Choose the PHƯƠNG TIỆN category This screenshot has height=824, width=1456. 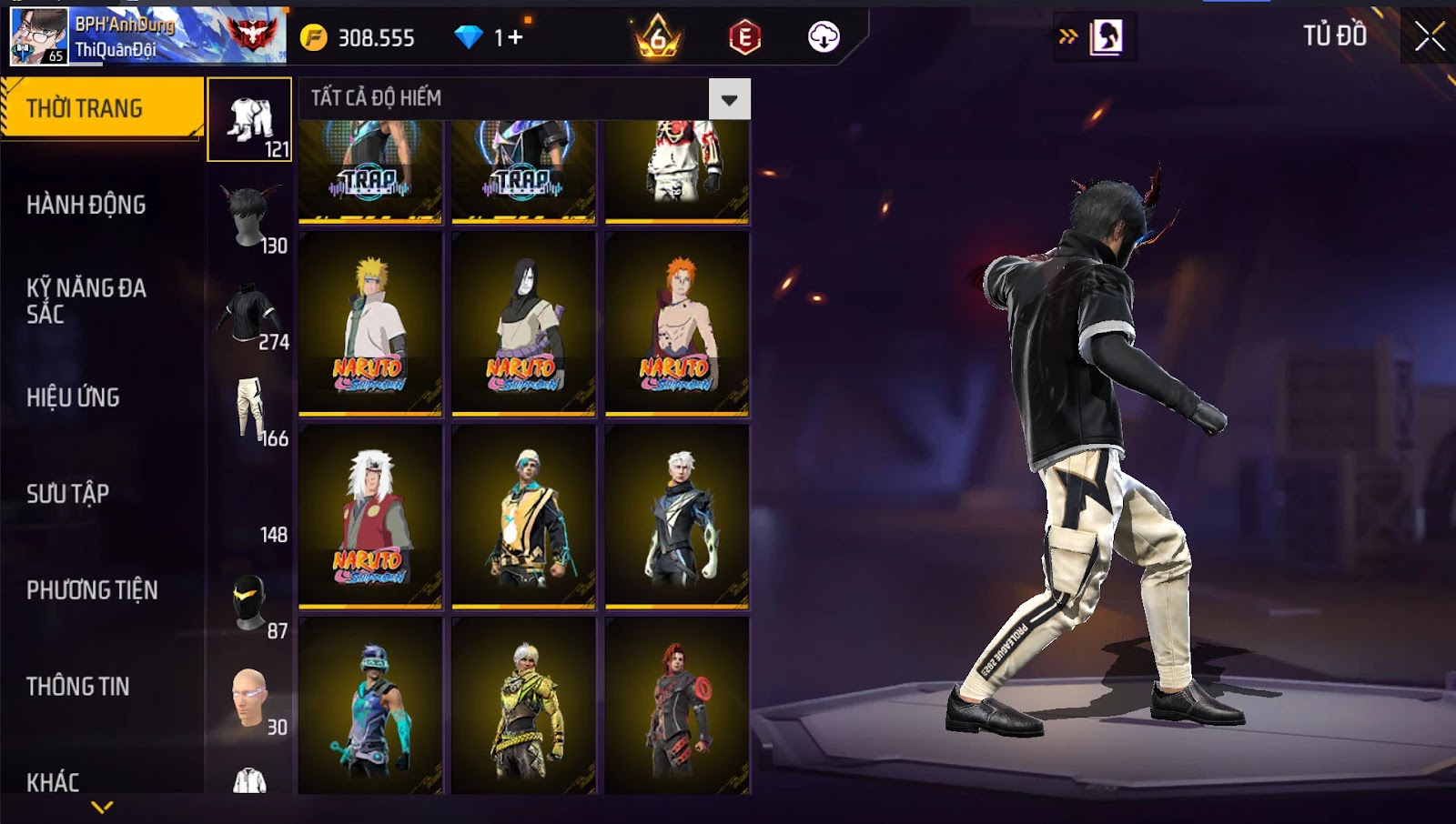point(92,590)
